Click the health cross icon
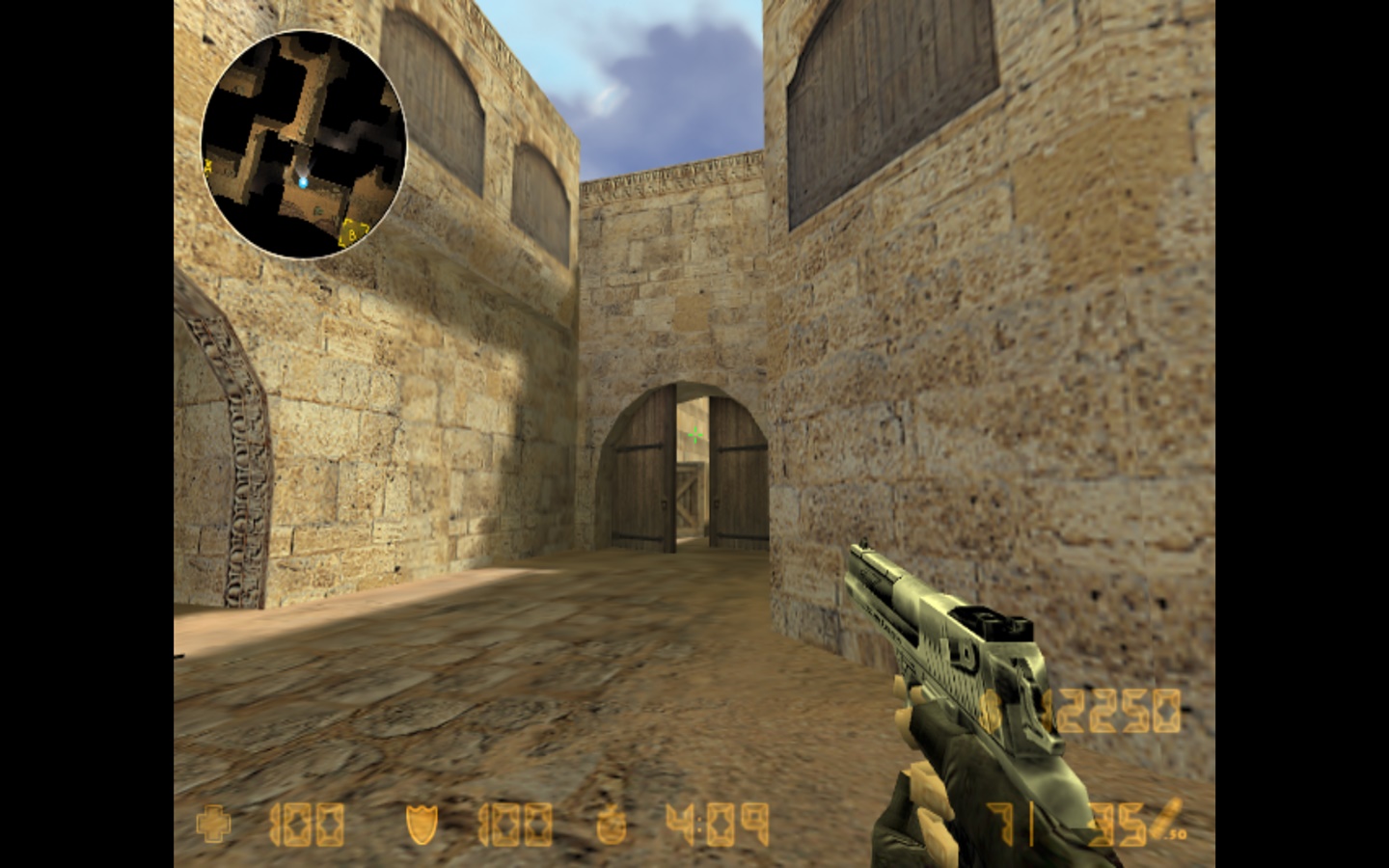Image resolution: width=1389 pixels, height=868 pixels. pyautogui.click(x=213, y=825)
